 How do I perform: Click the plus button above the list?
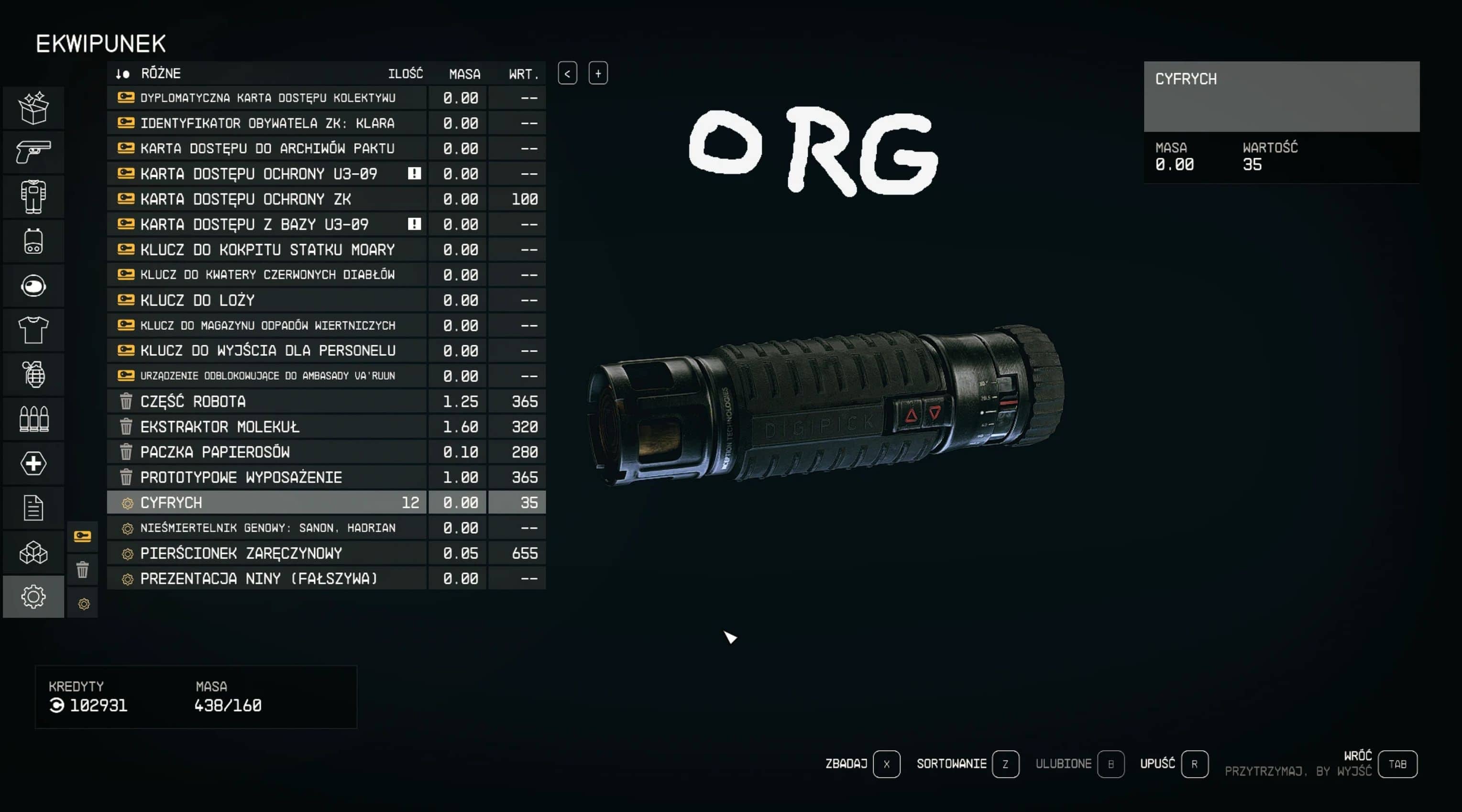598,73
